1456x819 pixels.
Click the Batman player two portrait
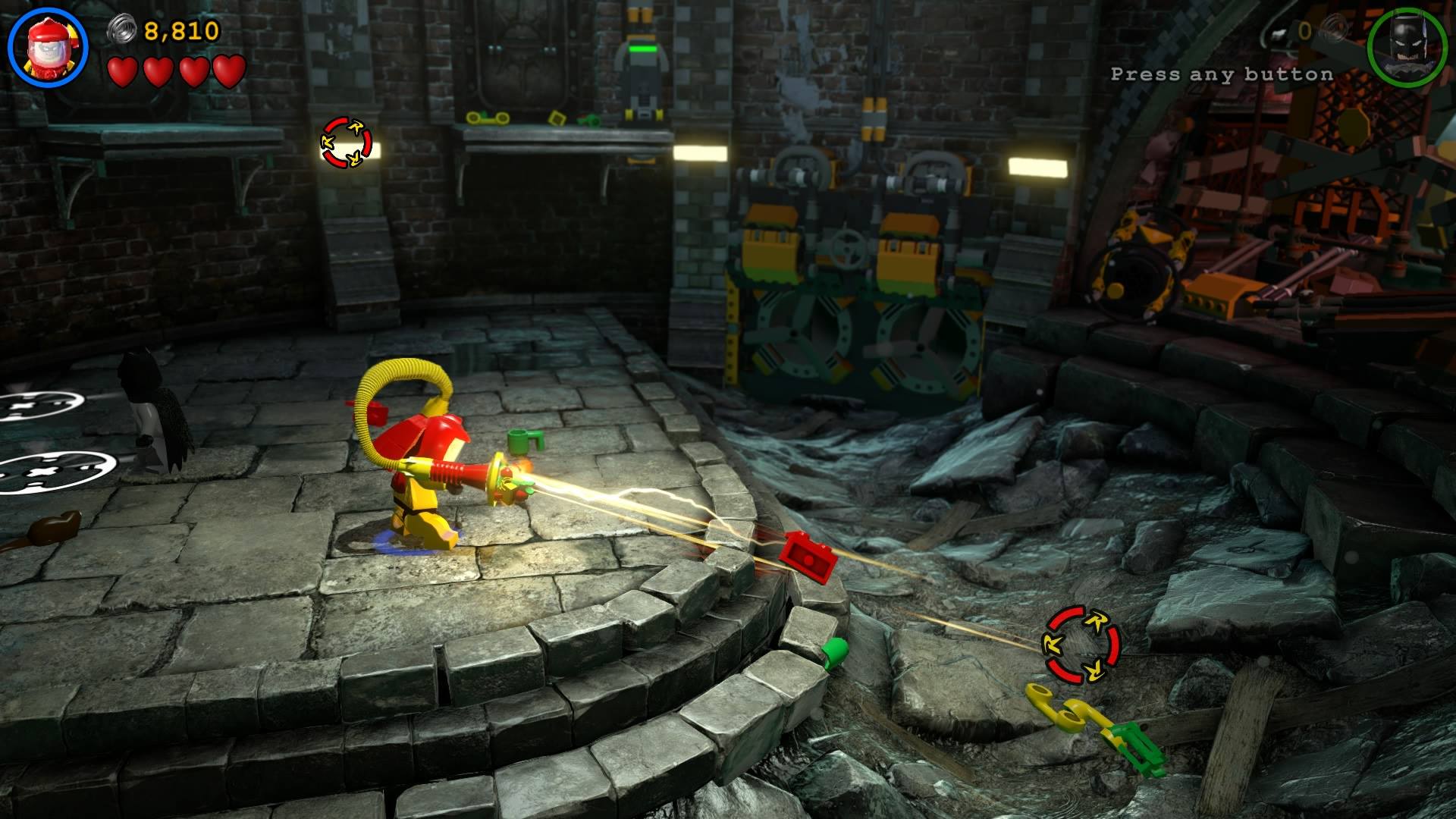coord(1407,47)
